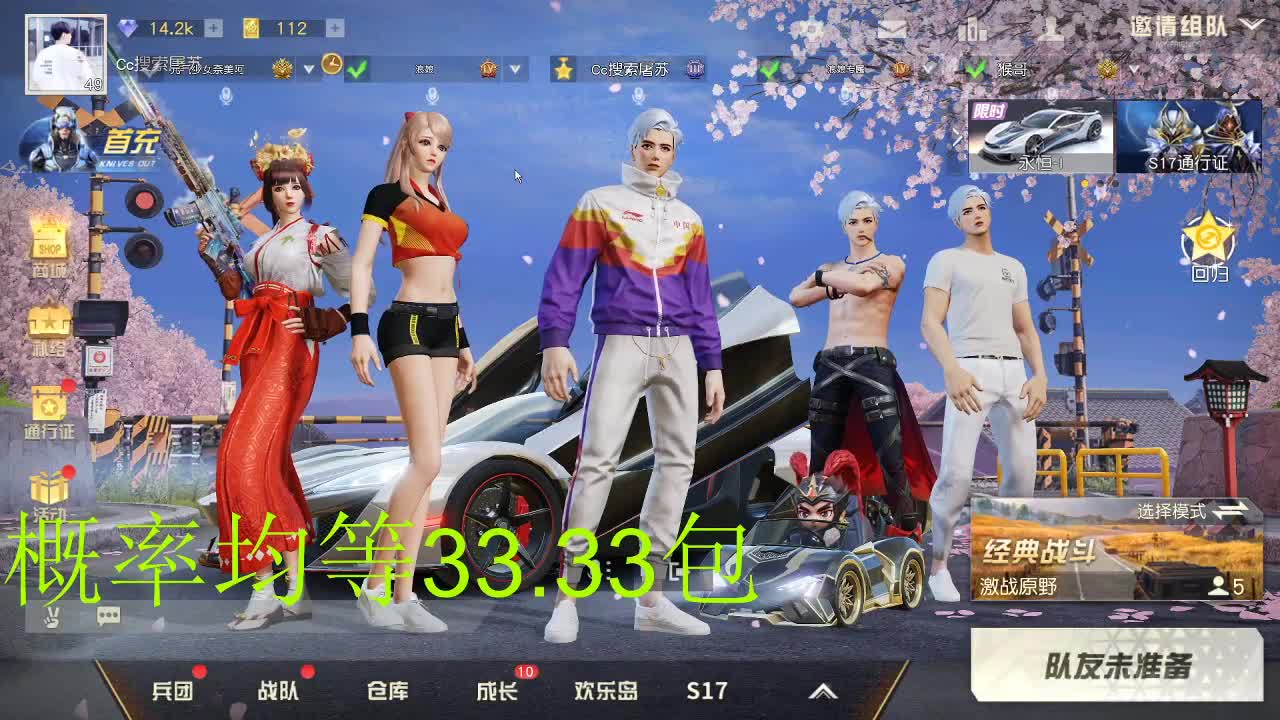Image resolution: width=1280 pixels, height=720 pixels.
Task: Click the quick-chat bubble icon bottom left
Action: (108, 616)
